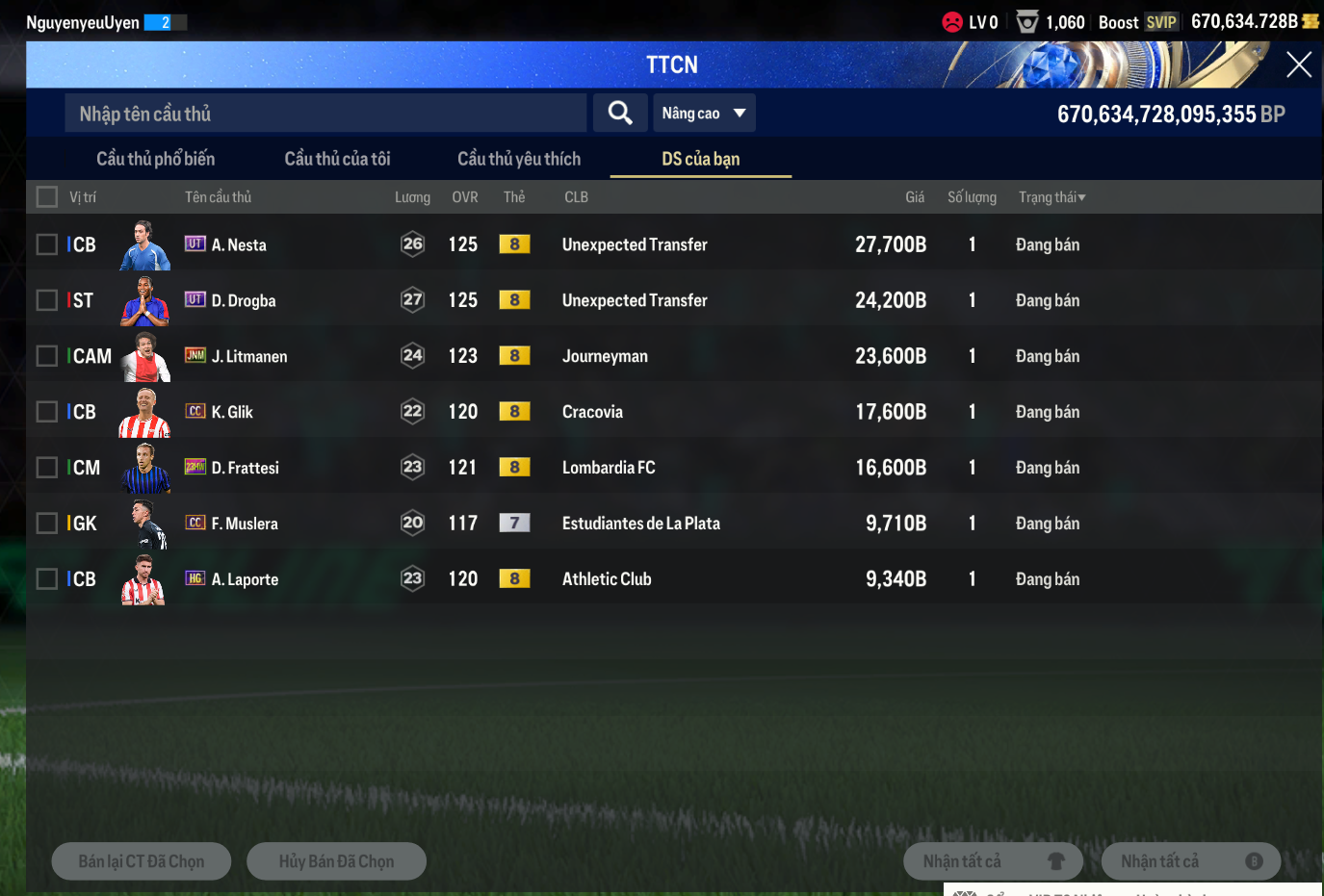Select the DS của bạn tab
The height and width of the screenshot is (896, 1324).
point(700,159)
